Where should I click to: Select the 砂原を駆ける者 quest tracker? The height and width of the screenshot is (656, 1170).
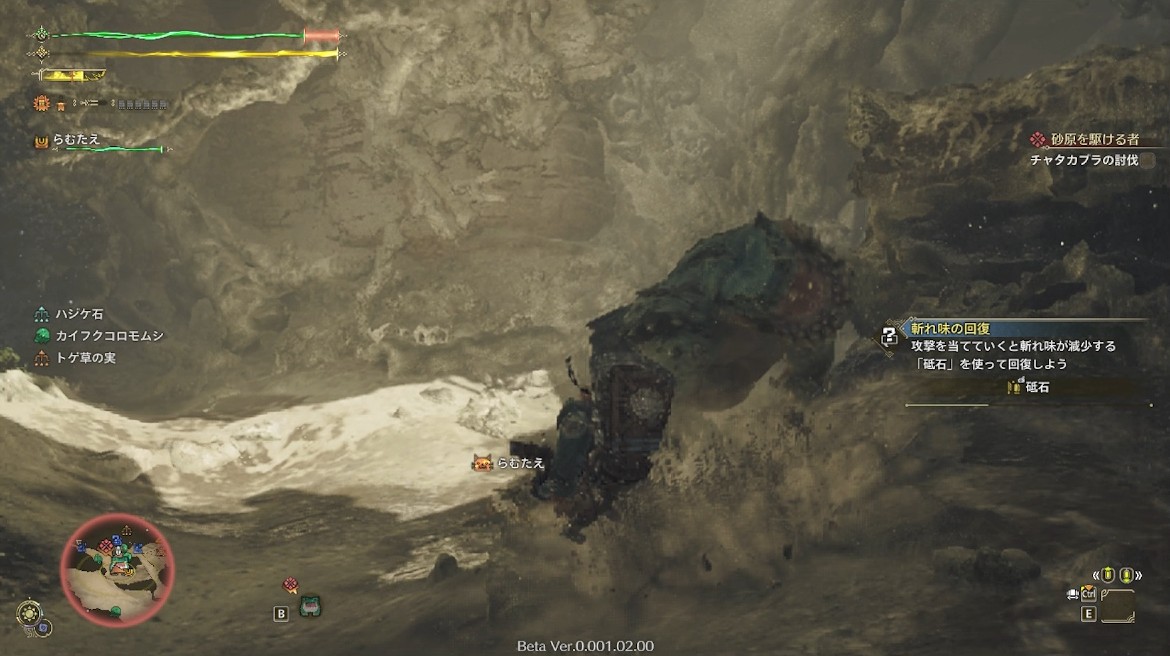[1086, 141]
